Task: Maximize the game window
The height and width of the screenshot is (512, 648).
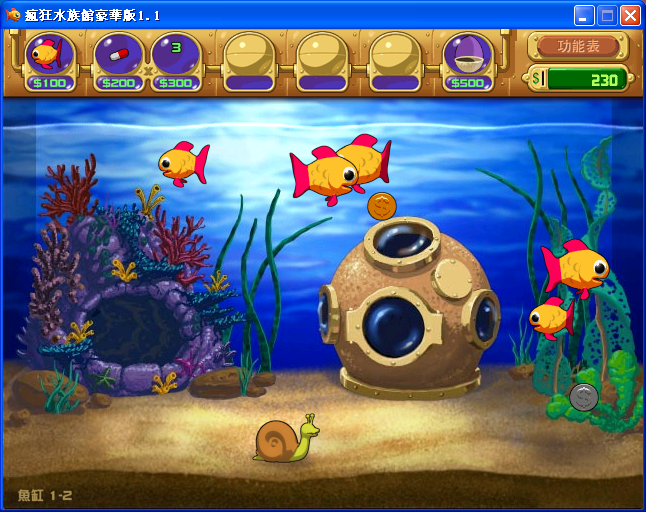Action: click(x=607, y=15)
